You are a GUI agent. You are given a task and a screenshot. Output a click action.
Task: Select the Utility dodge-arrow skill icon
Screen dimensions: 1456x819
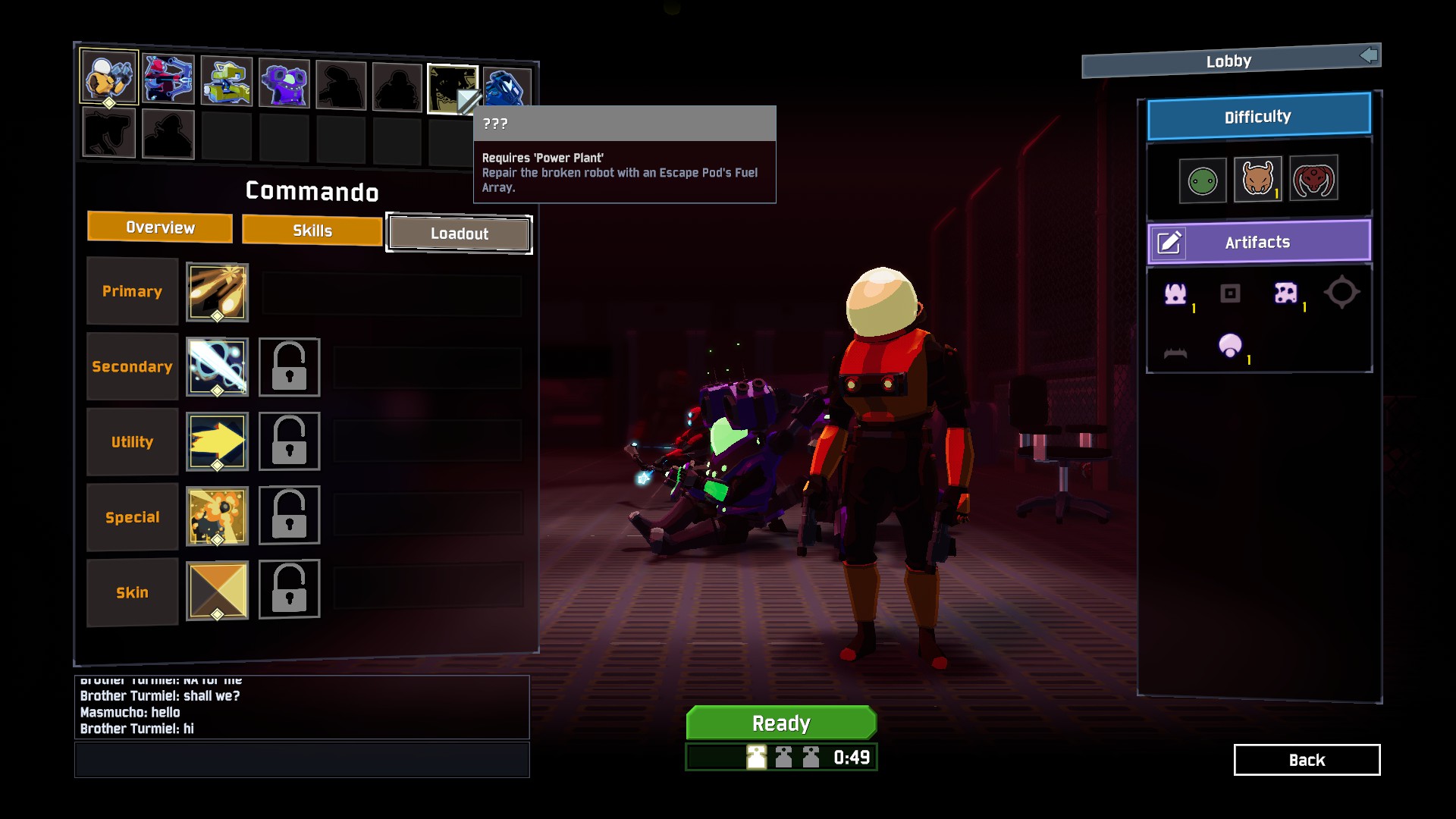click(x=217, y=441)
